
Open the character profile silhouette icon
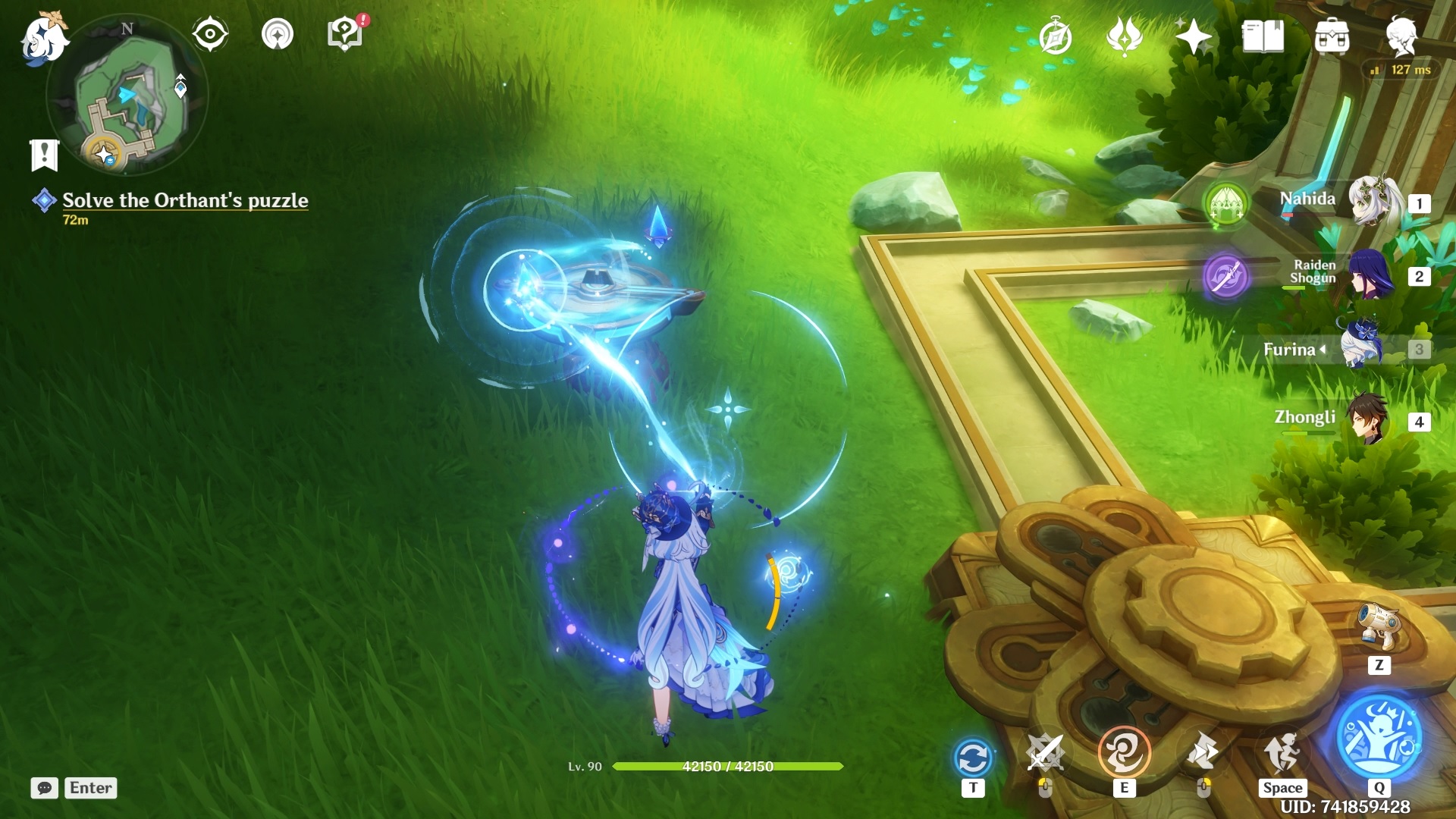coord(1401,36)
